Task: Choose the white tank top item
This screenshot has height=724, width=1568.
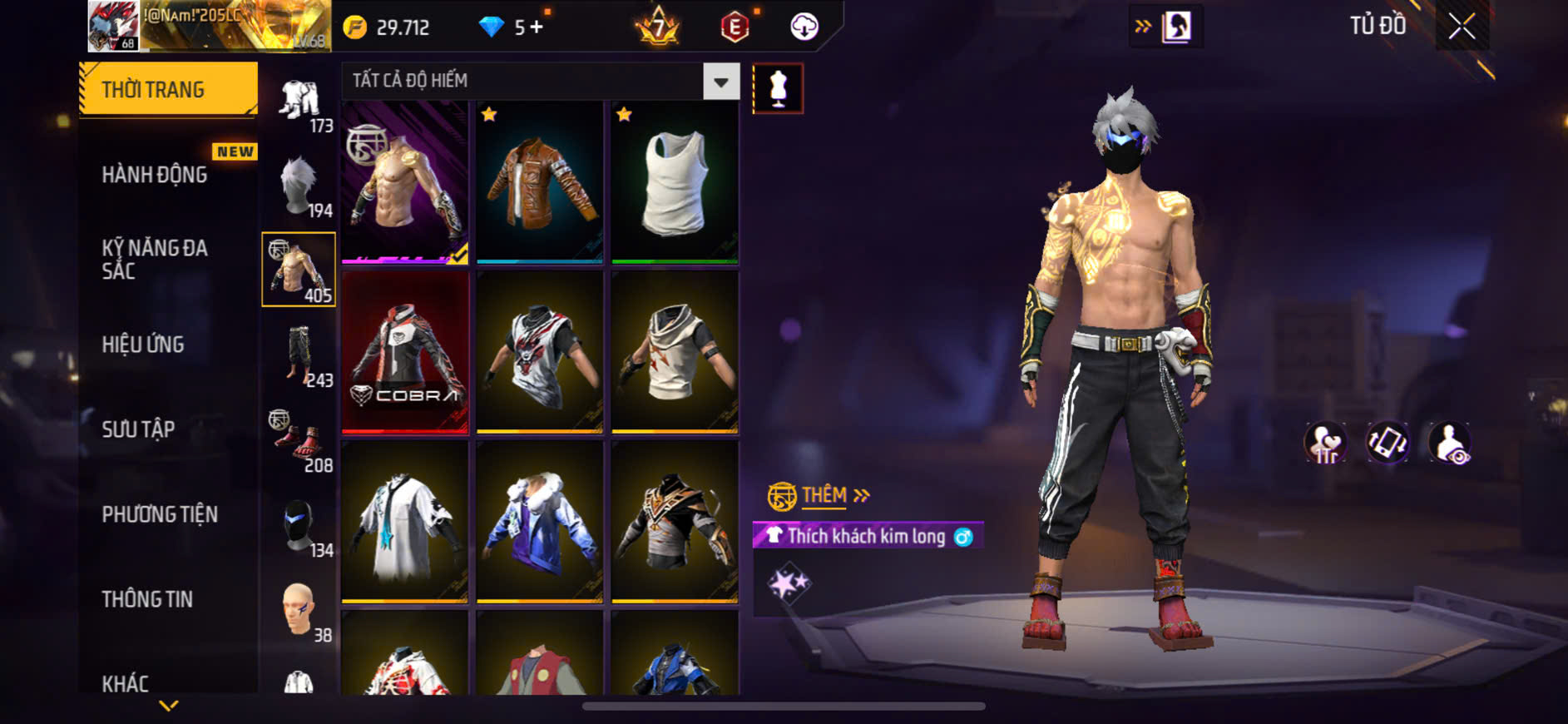Action: tap(675, 182)
